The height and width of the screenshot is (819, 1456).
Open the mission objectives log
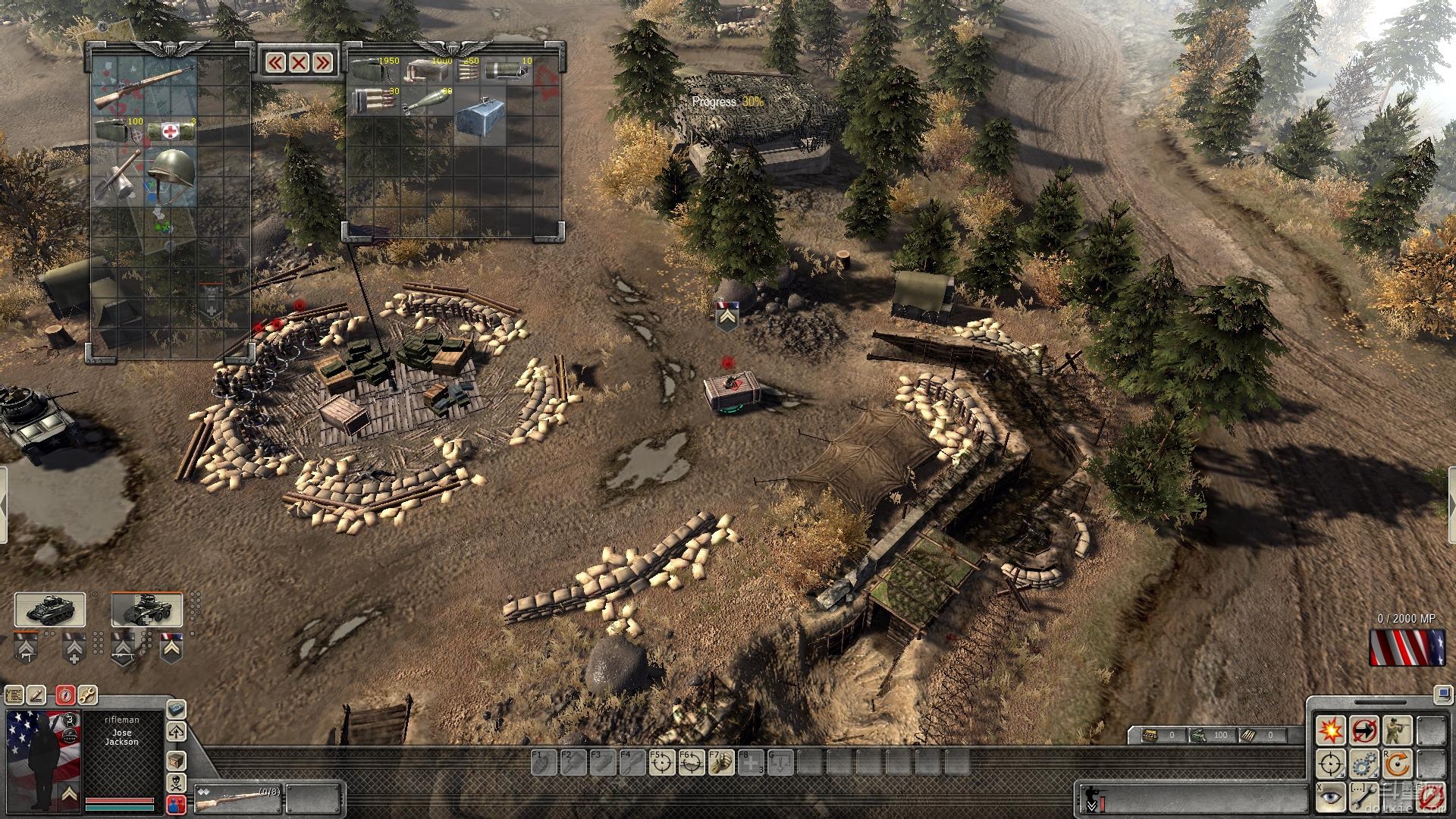point(14,694)
